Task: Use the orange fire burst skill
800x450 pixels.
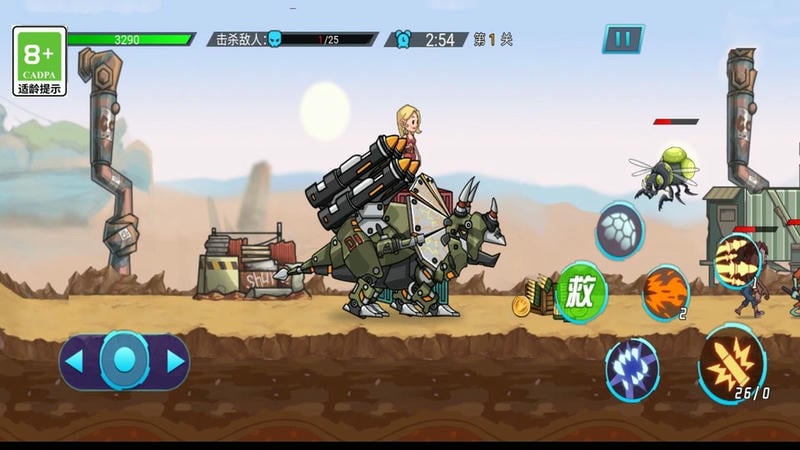Action: [x=665, y=292]
